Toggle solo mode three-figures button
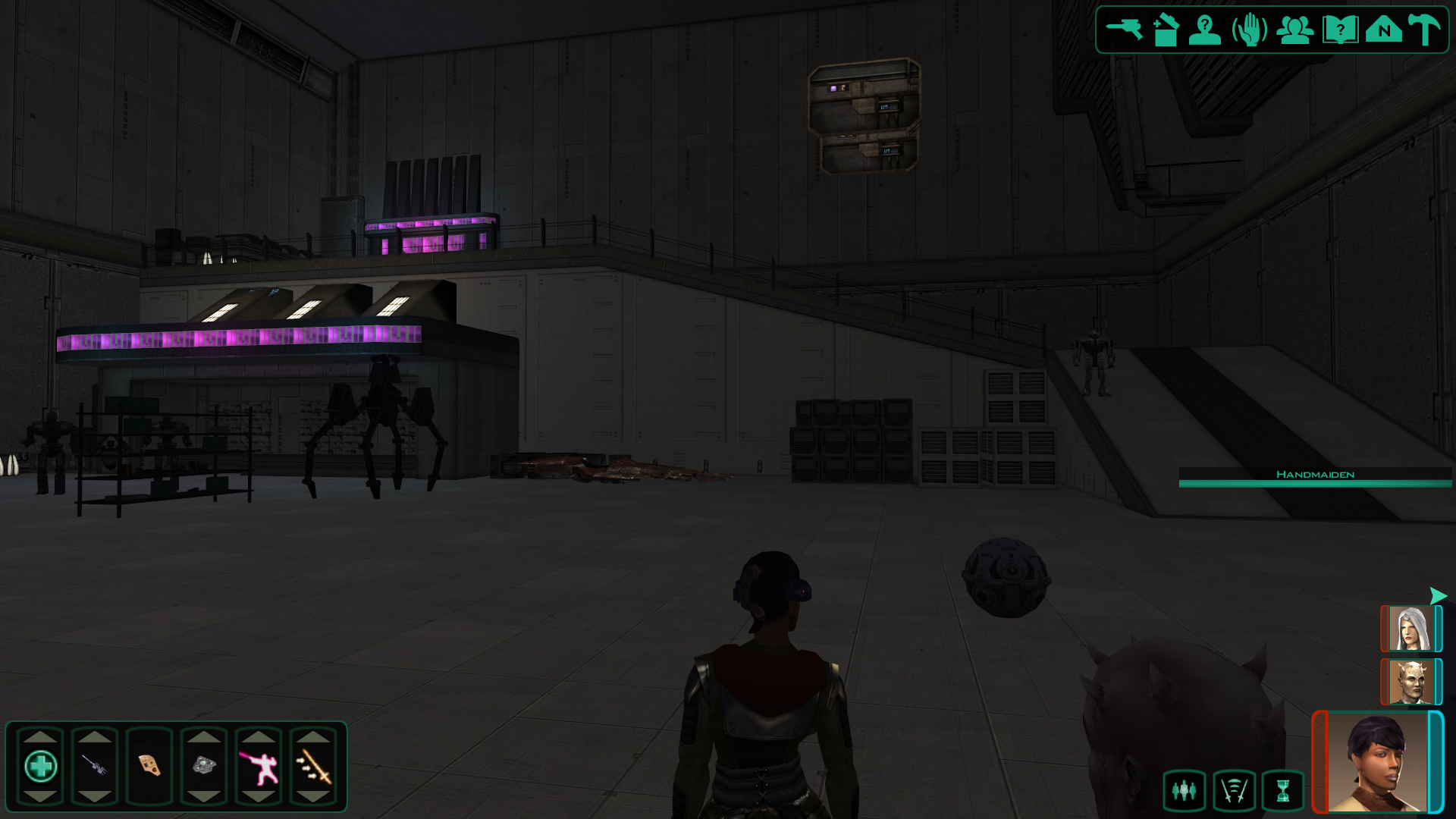 (x=1184, y=791)
